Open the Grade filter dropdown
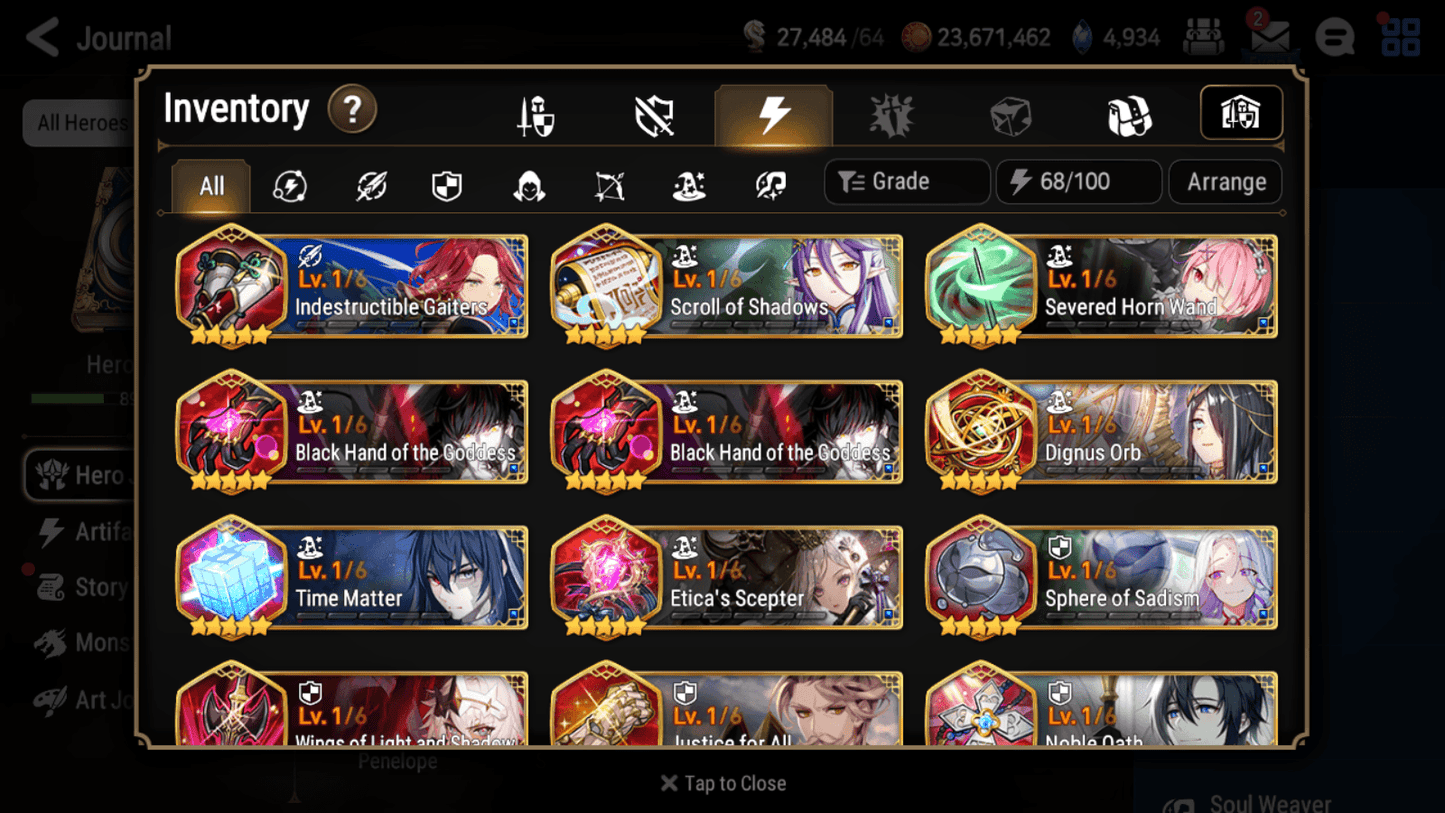The image size is (1445, 813). 905,181
